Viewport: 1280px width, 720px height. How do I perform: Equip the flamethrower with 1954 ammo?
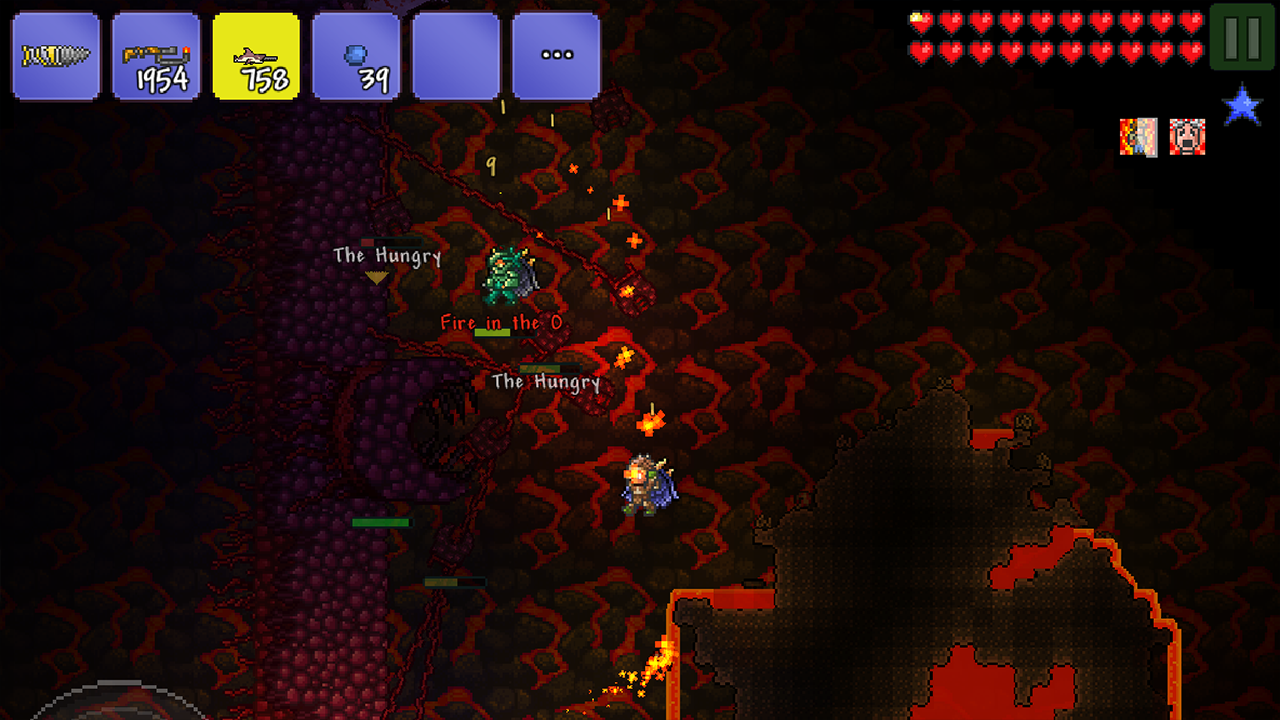(156, 56)
